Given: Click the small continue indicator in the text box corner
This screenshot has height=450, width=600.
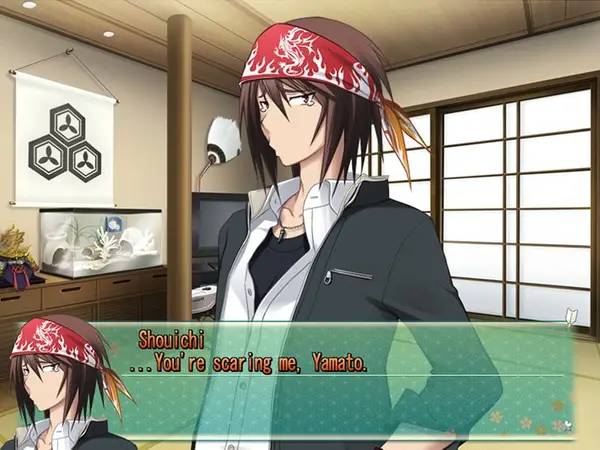Looking at the screenshot, I should [x=566, y=426].
